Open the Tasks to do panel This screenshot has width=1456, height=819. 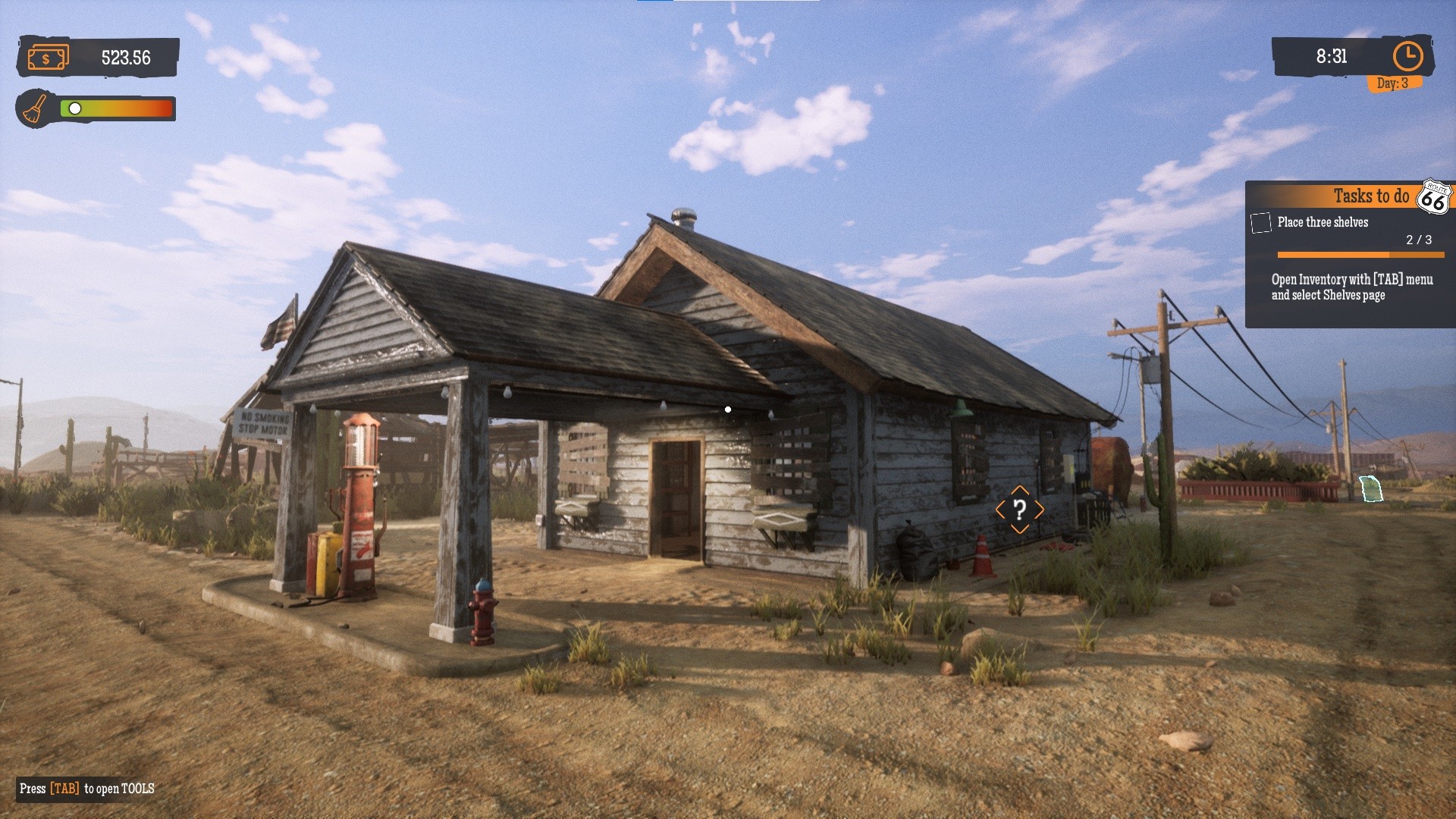coord(1370,196)
